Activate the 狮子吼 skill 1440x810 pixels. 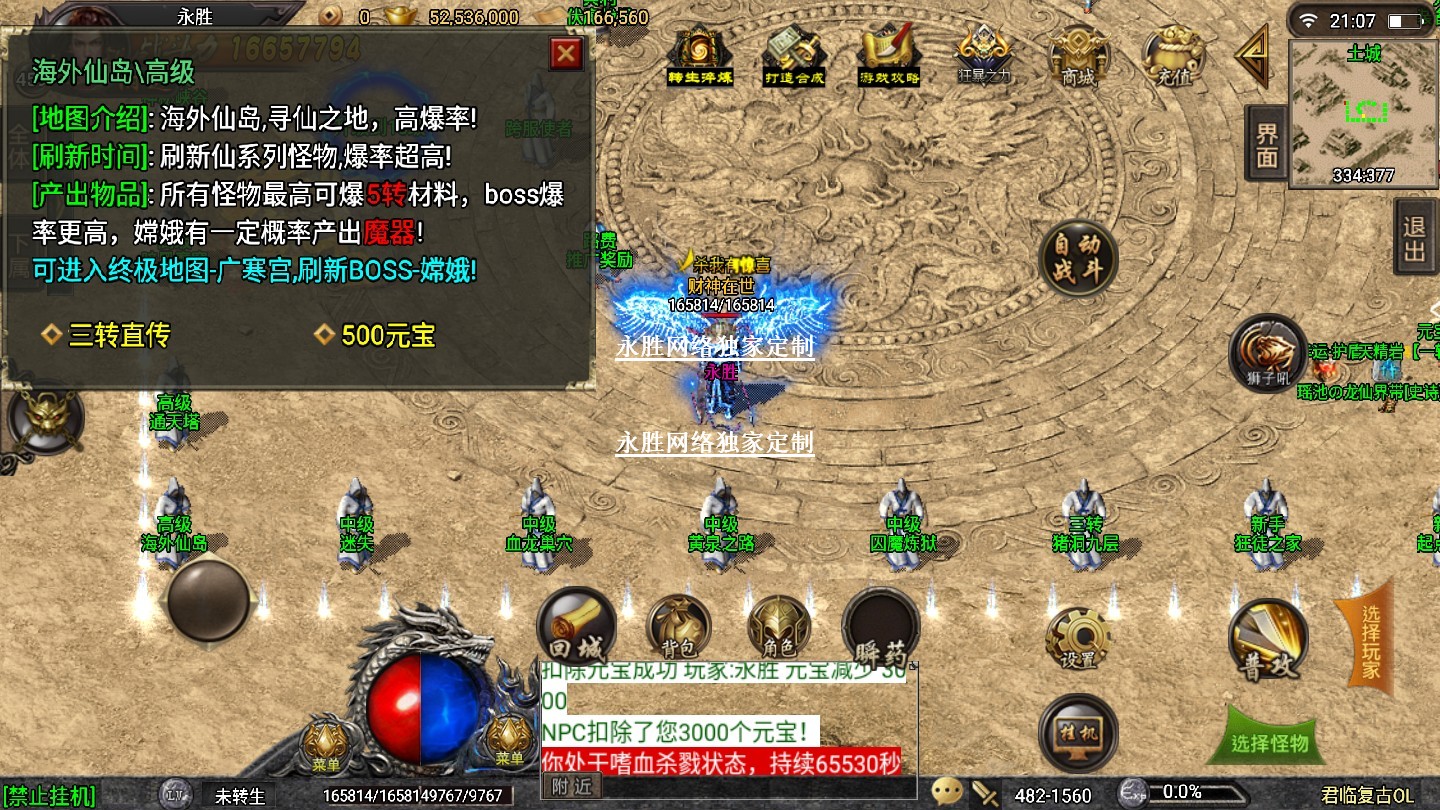[x=1267, y=353]
